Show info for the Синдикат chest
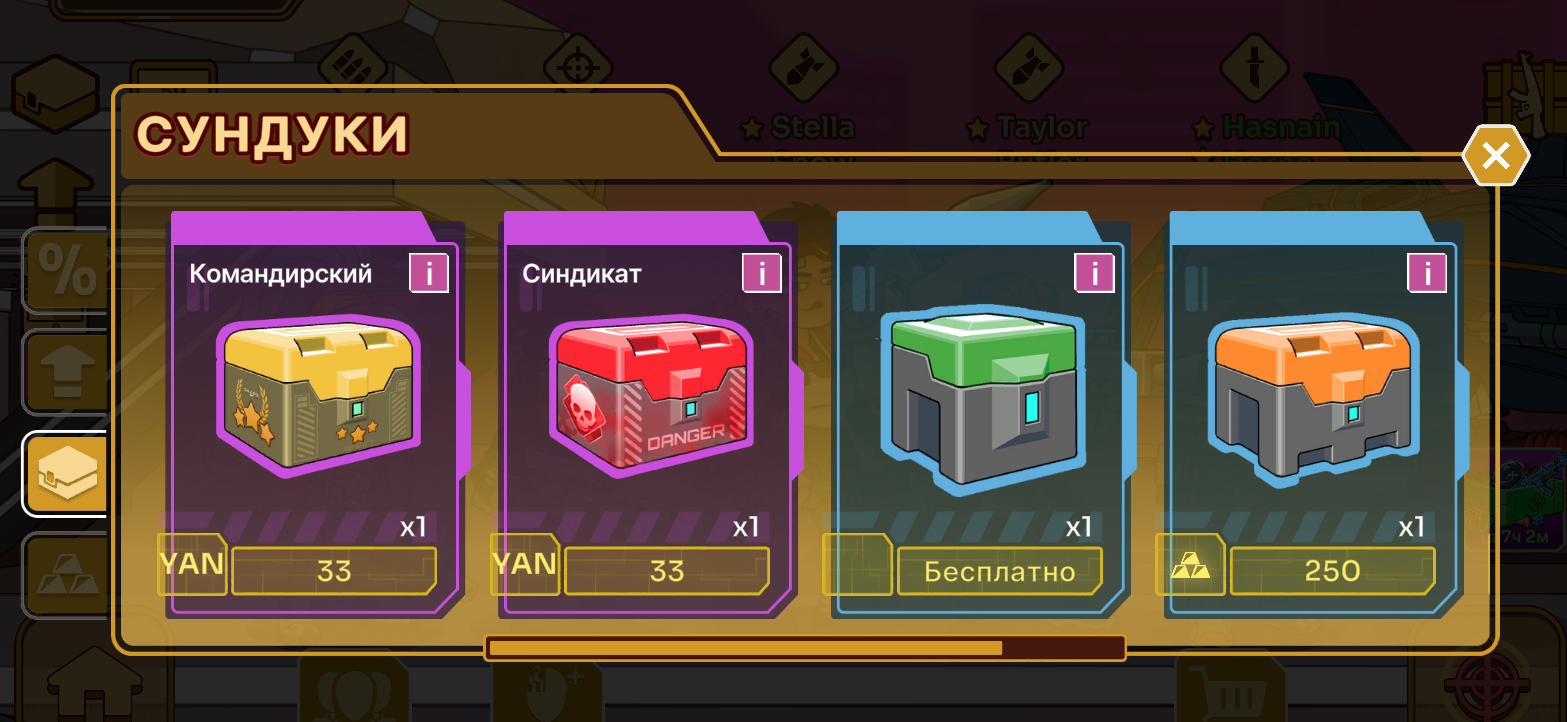 pos(762,273)
